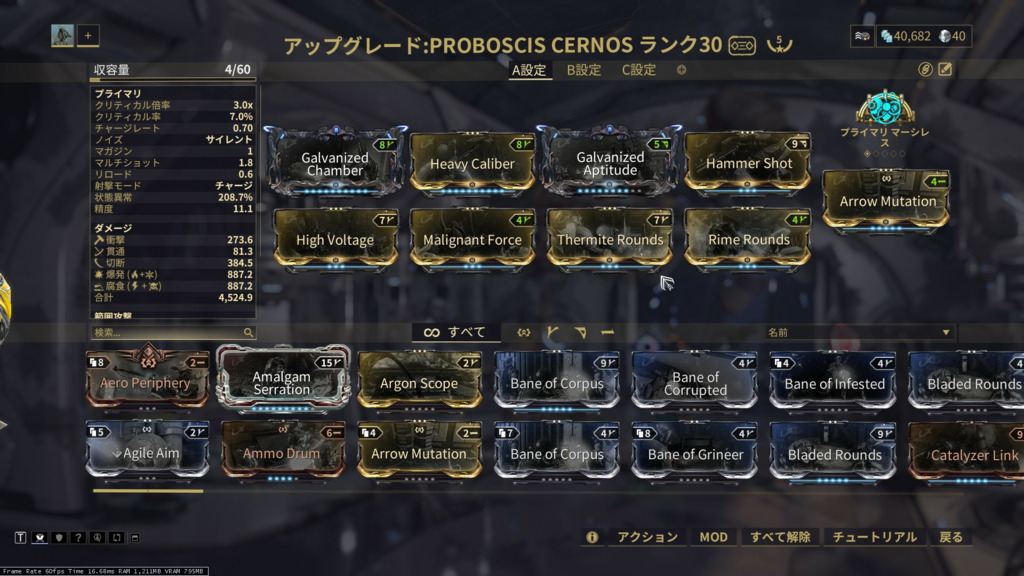Image resolution: width=1024 pixels, height=576 pixels.
Task: Open the プライマリ マーシレス arcane slot
Action: click(885, 109)
